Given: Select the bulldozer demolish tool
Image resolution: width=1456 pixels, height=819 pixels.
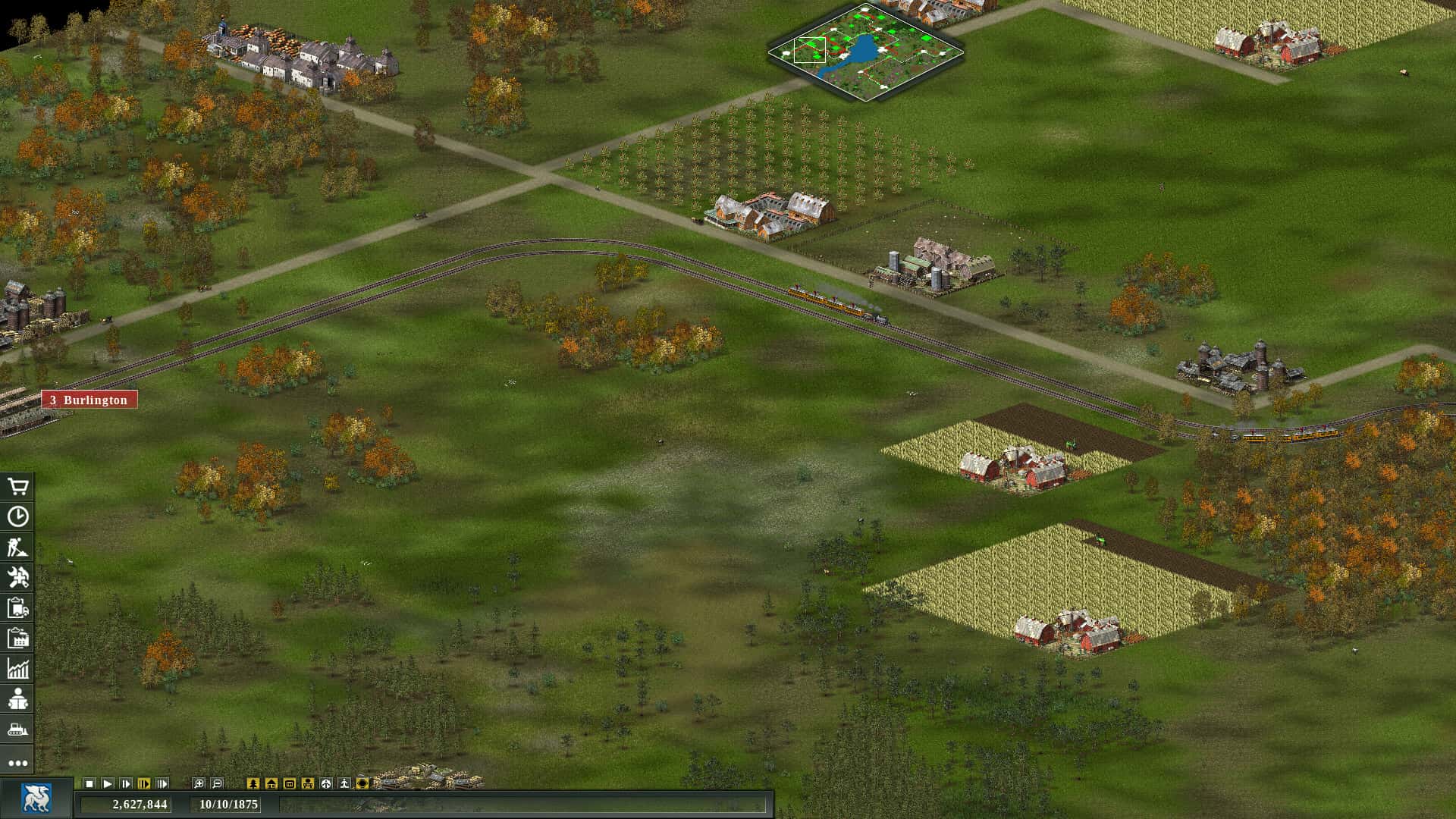Looking at the screenshot, I should [19, 728].
